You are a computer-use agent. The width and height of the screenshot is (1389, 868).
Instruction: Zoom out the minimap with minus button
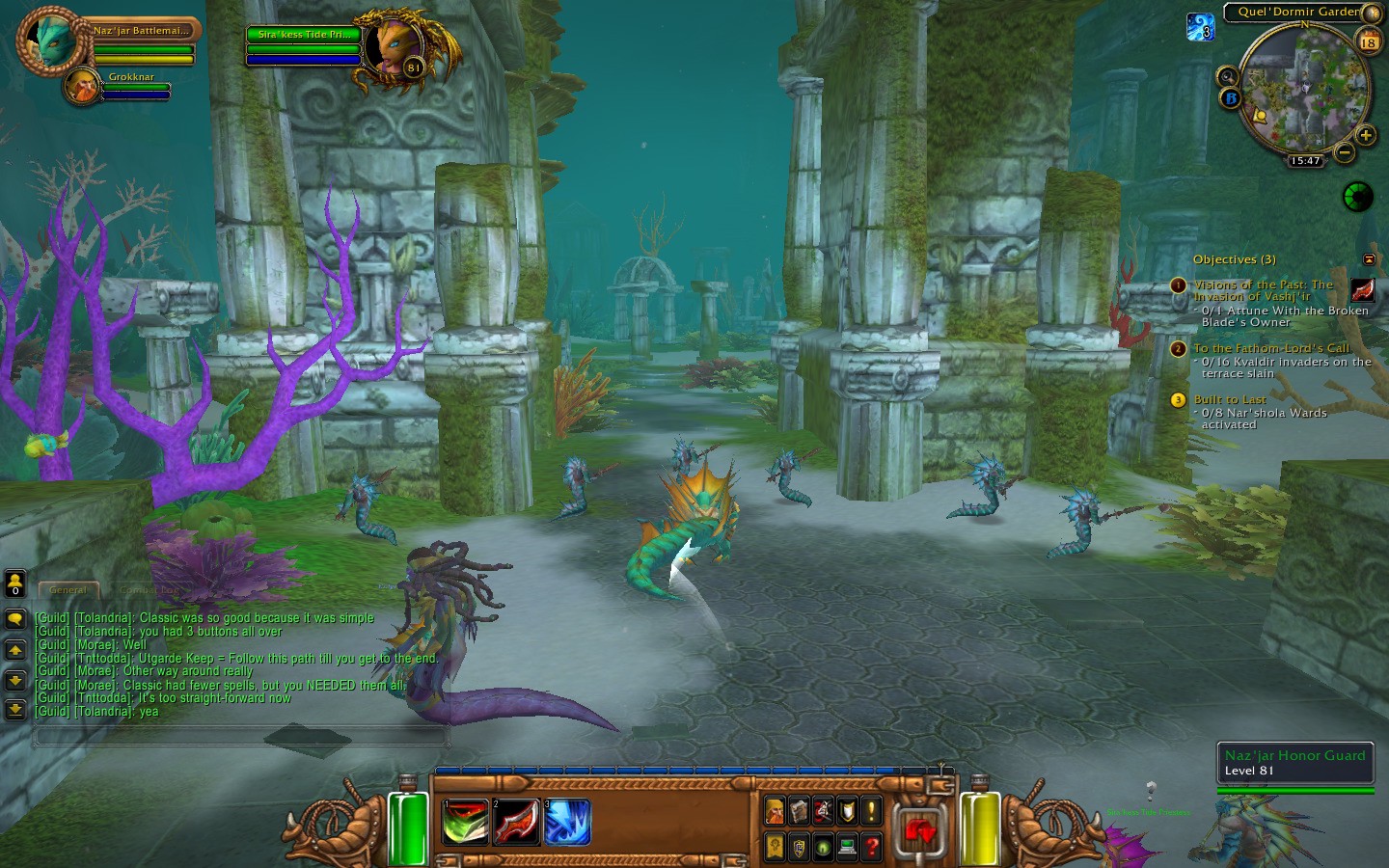point(1344,151)
